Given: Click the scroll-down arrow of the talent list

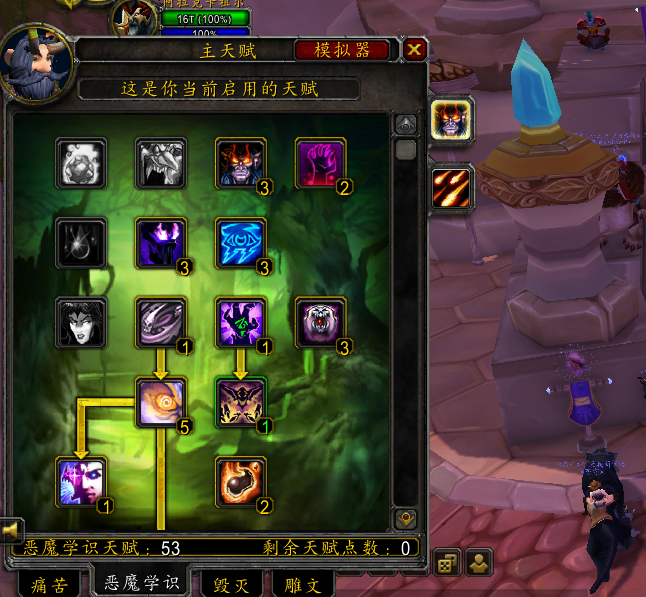Looking at the screenshot, I should (x=405, y=518).
